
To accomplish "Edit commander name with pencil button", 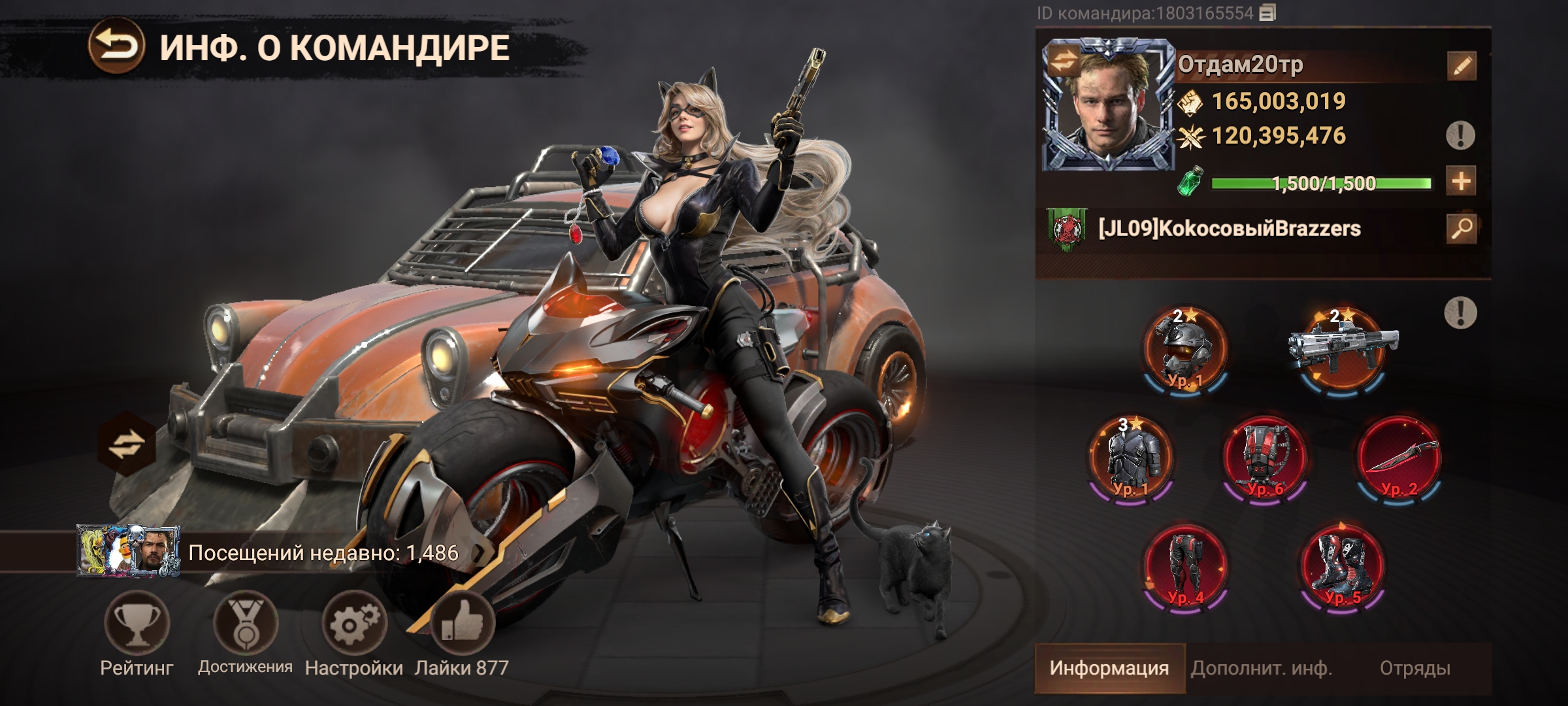I will point(1461,66).
